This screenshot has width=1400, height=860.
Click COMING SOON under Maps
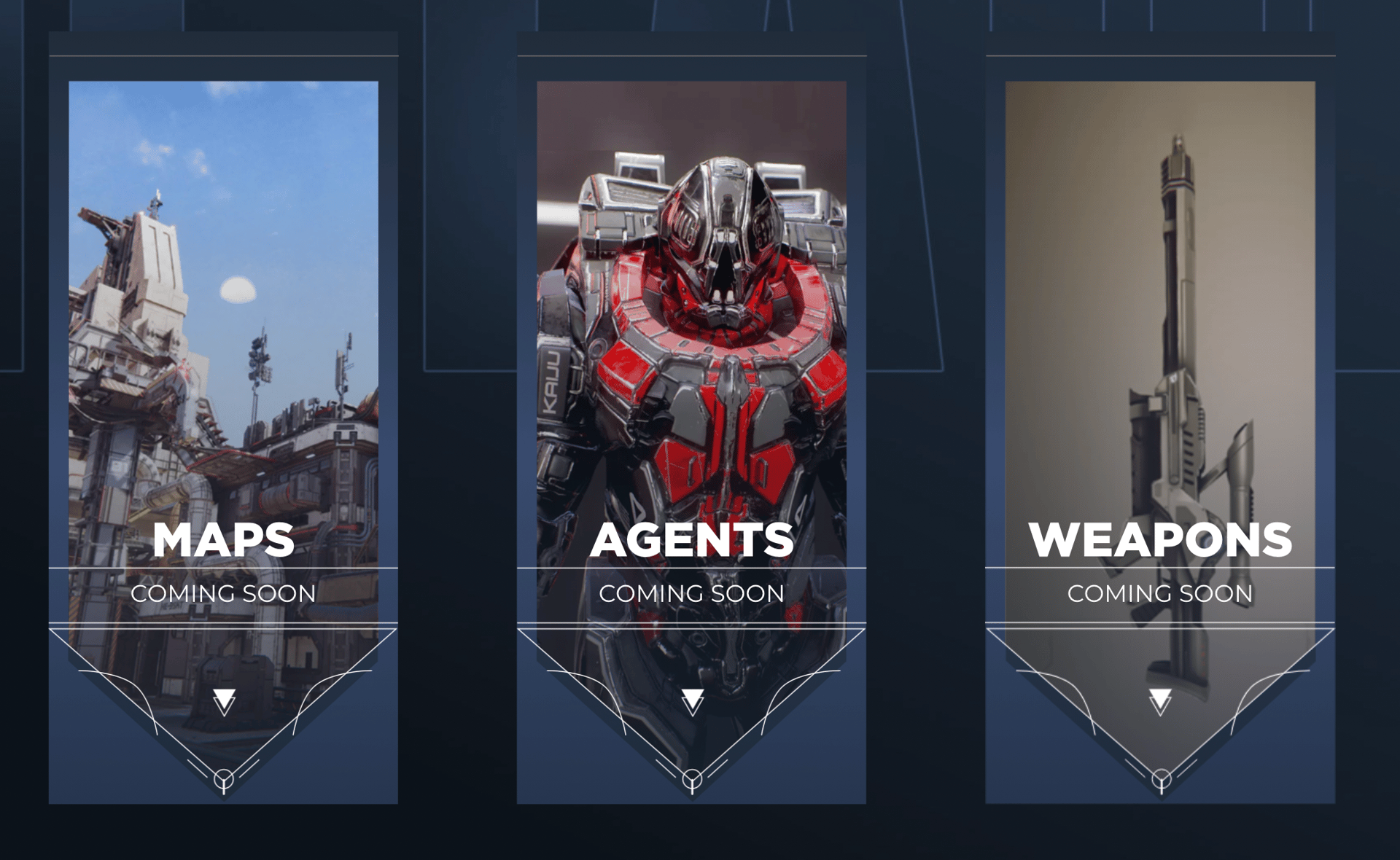(x=223, y=594)
